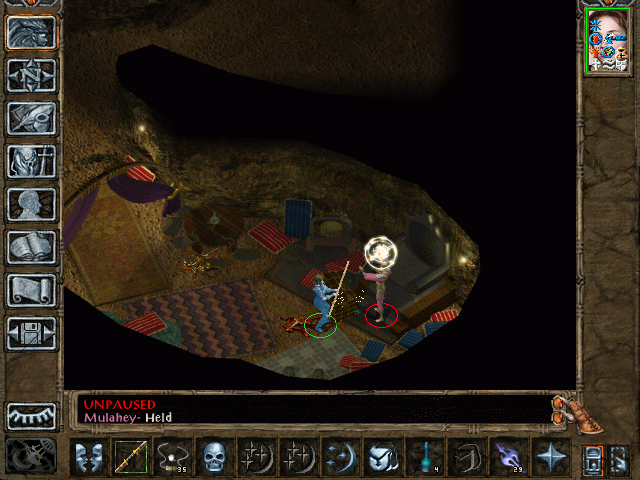This screenshot has height=480, width=640.
Task: Click the closed-eye rest button
Action: (31, 416)
